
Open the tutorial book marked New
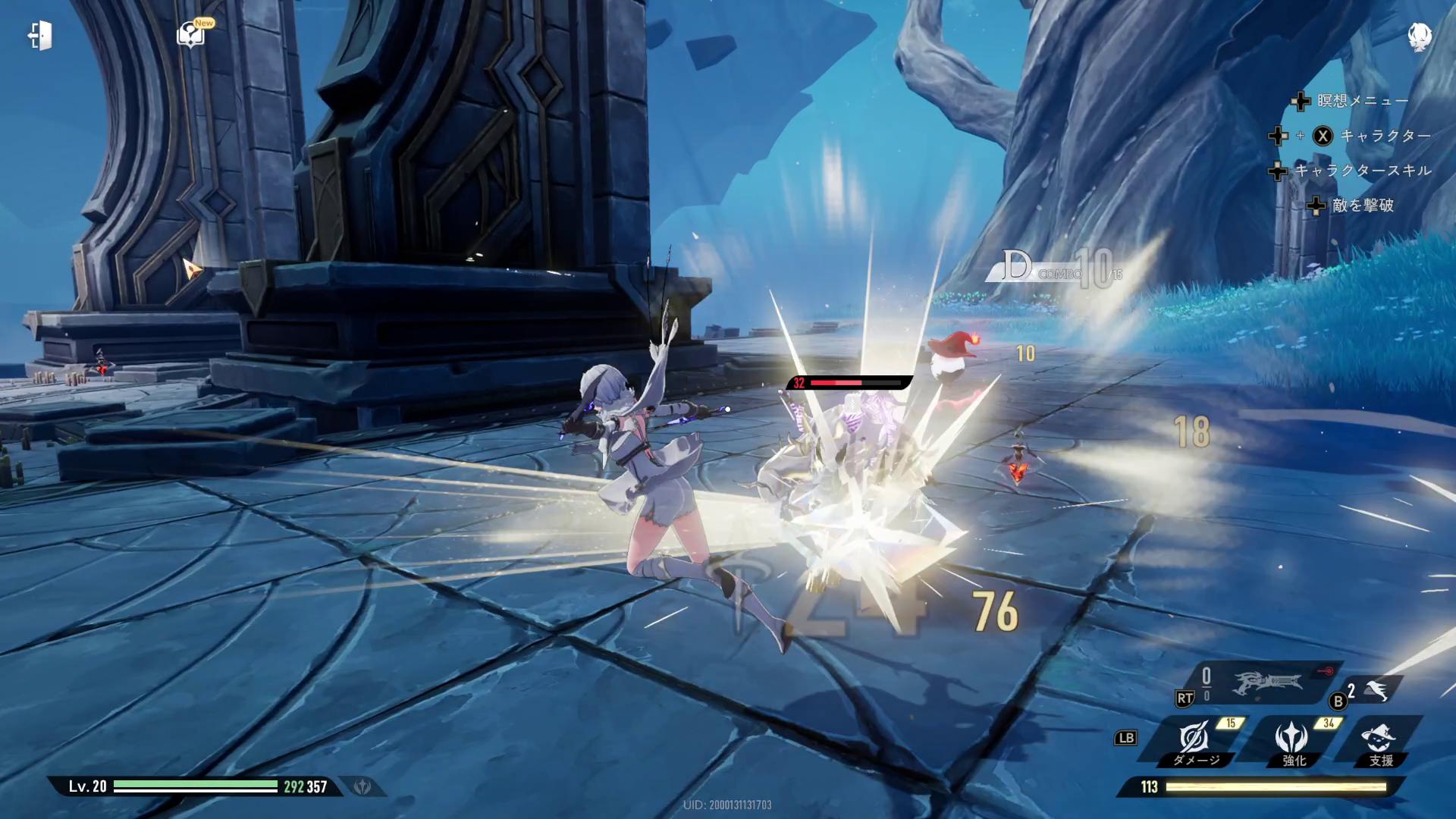190,35
